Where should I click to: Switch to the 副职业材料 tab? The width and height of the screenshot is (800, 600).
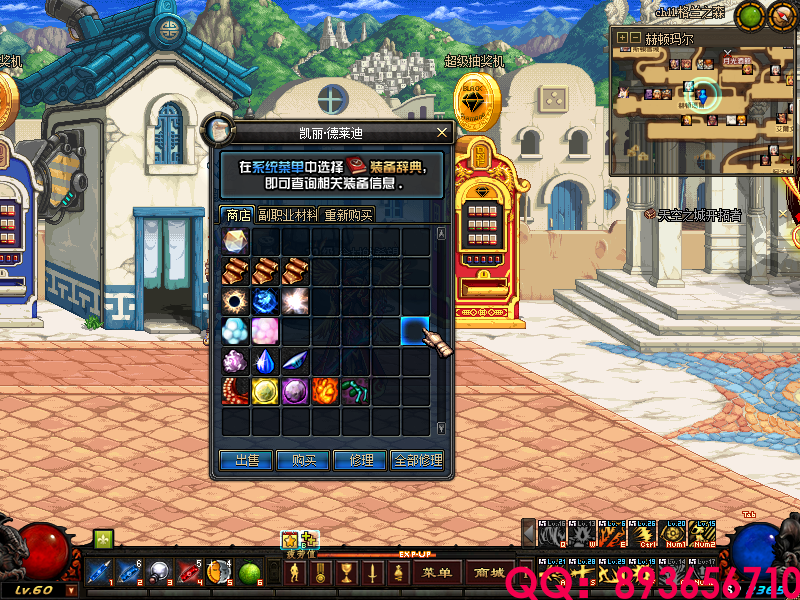pyautogui.click(x=287, y=214)
